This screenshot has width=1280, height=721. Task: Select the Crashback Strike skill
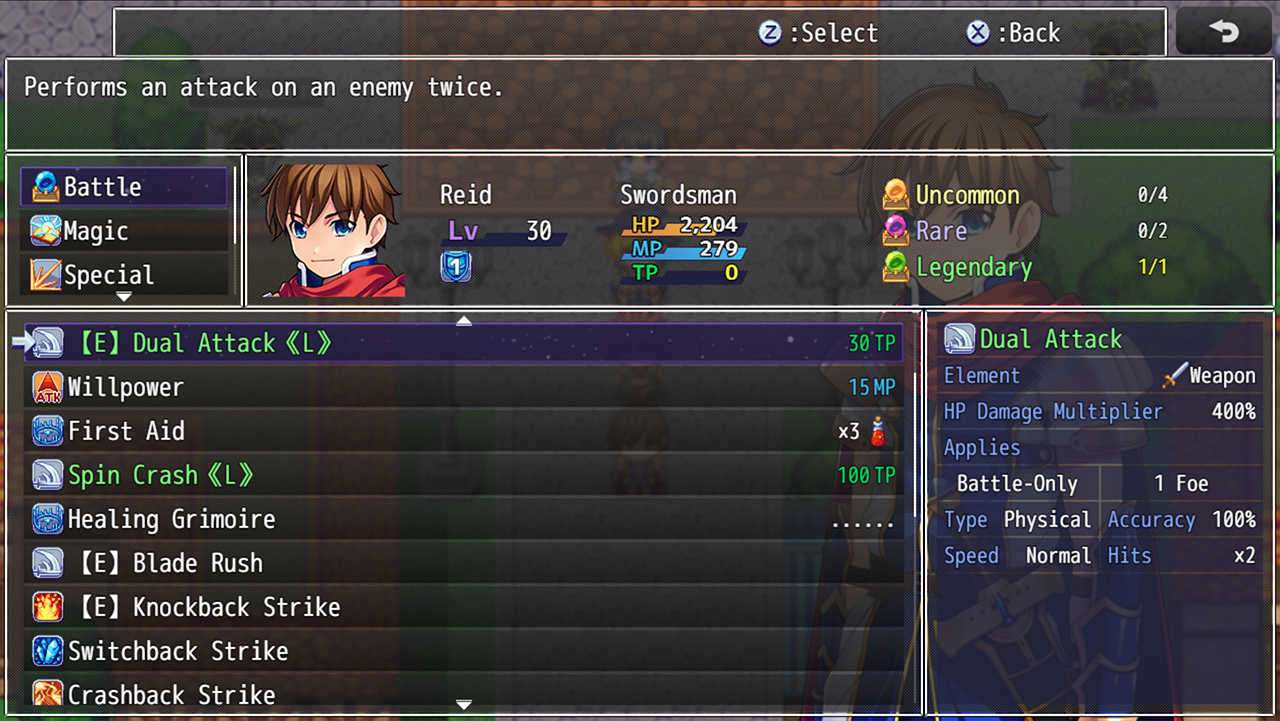pyautogui.click(x=462, y=693)
